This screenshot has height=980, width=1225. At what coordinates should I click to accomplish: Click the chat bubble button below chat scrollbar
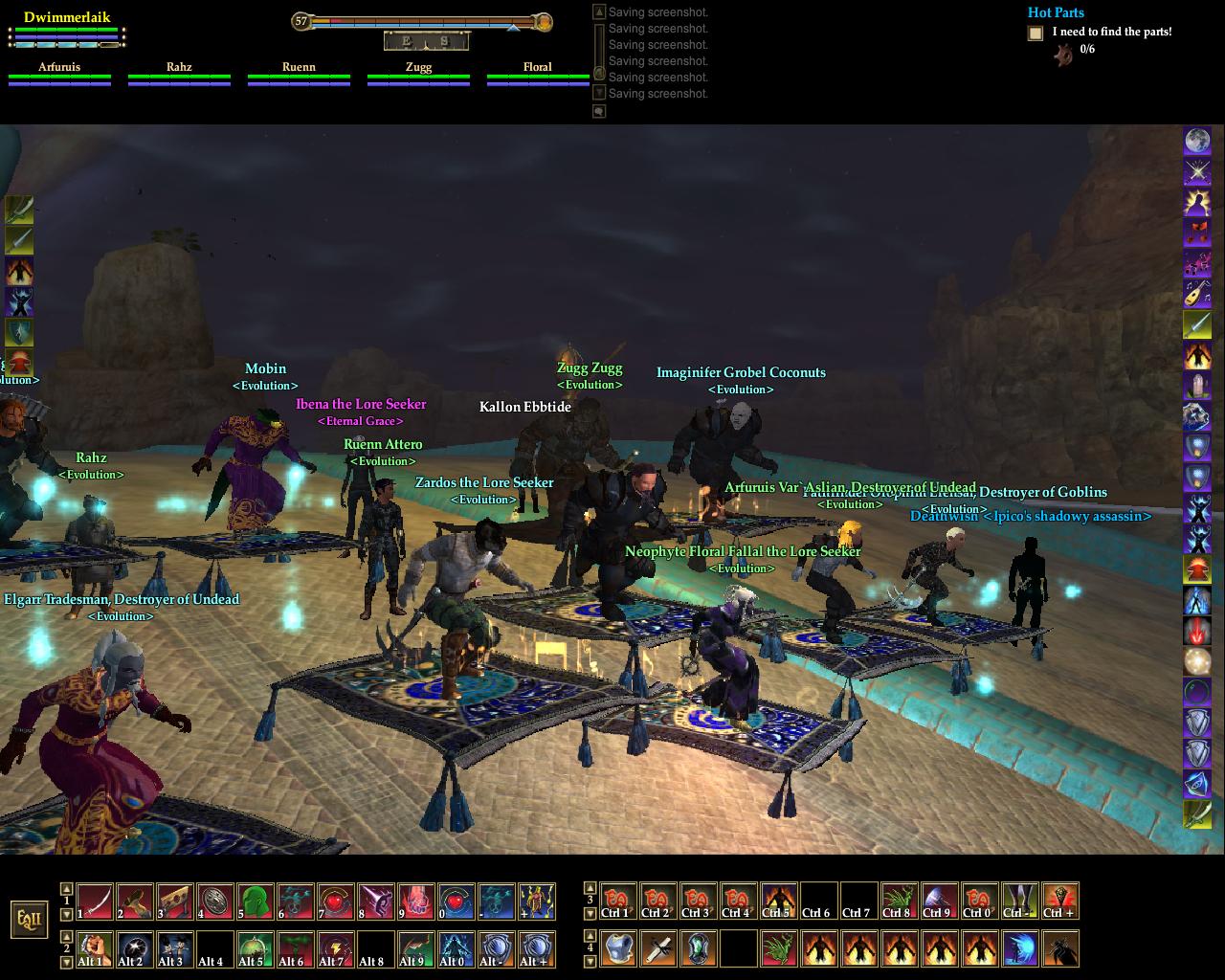(x=599, y=111)
